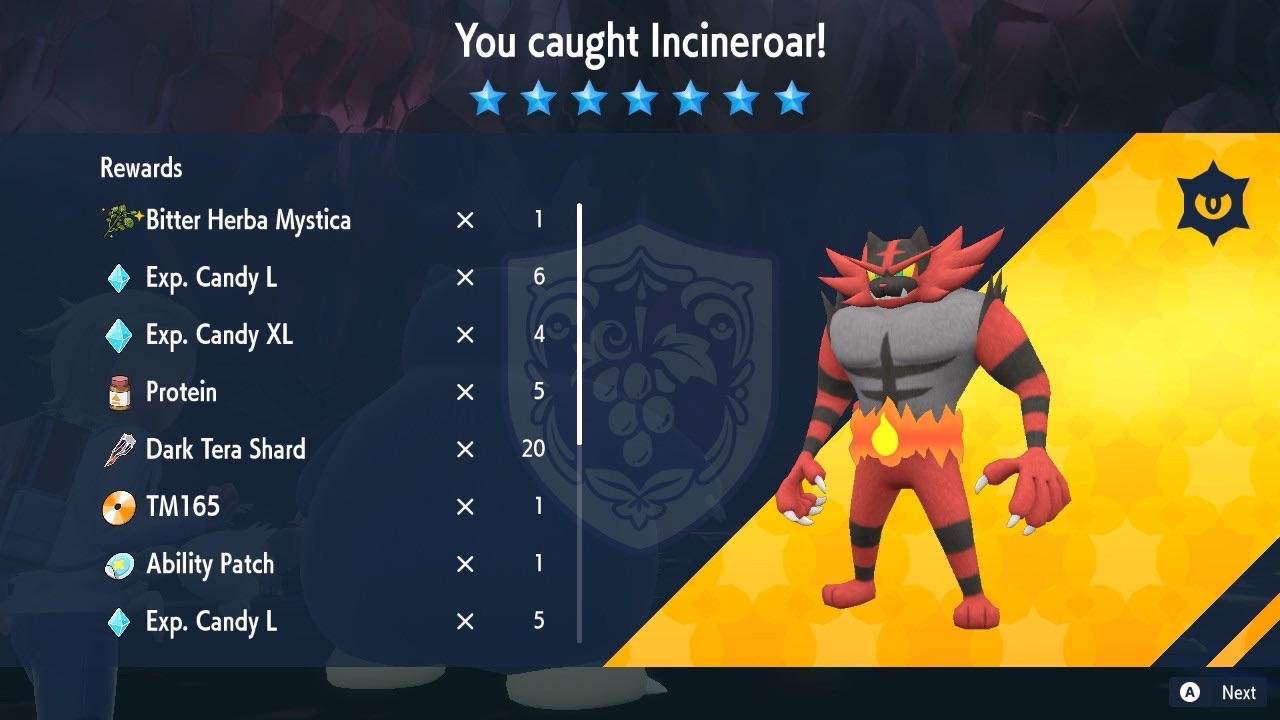The height and width of the screenshot is (720, 1280).
Task: Click the rewards list scrollbar
Action: [x=579, y=324]
